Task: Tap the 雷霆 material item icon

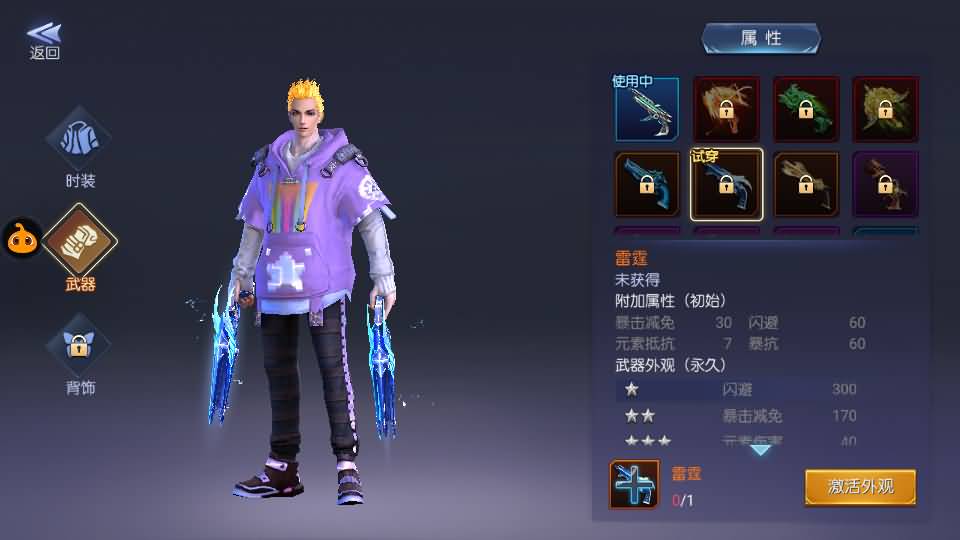Action: [x=634, y=485]
